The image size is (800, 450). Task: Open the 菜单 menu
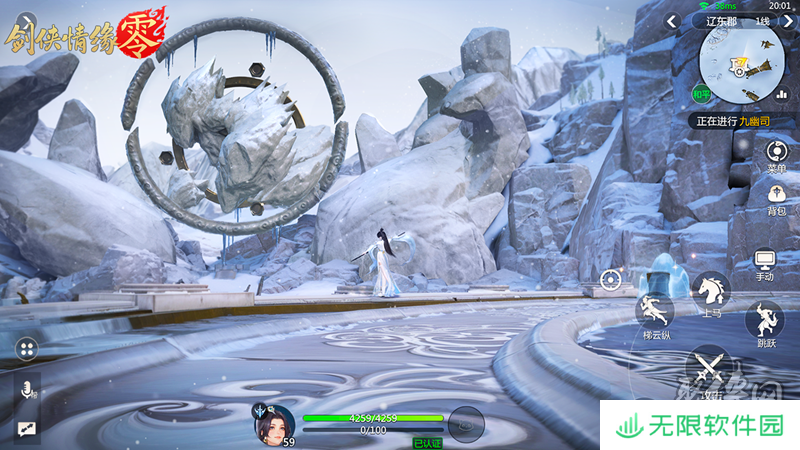(776, 156)
